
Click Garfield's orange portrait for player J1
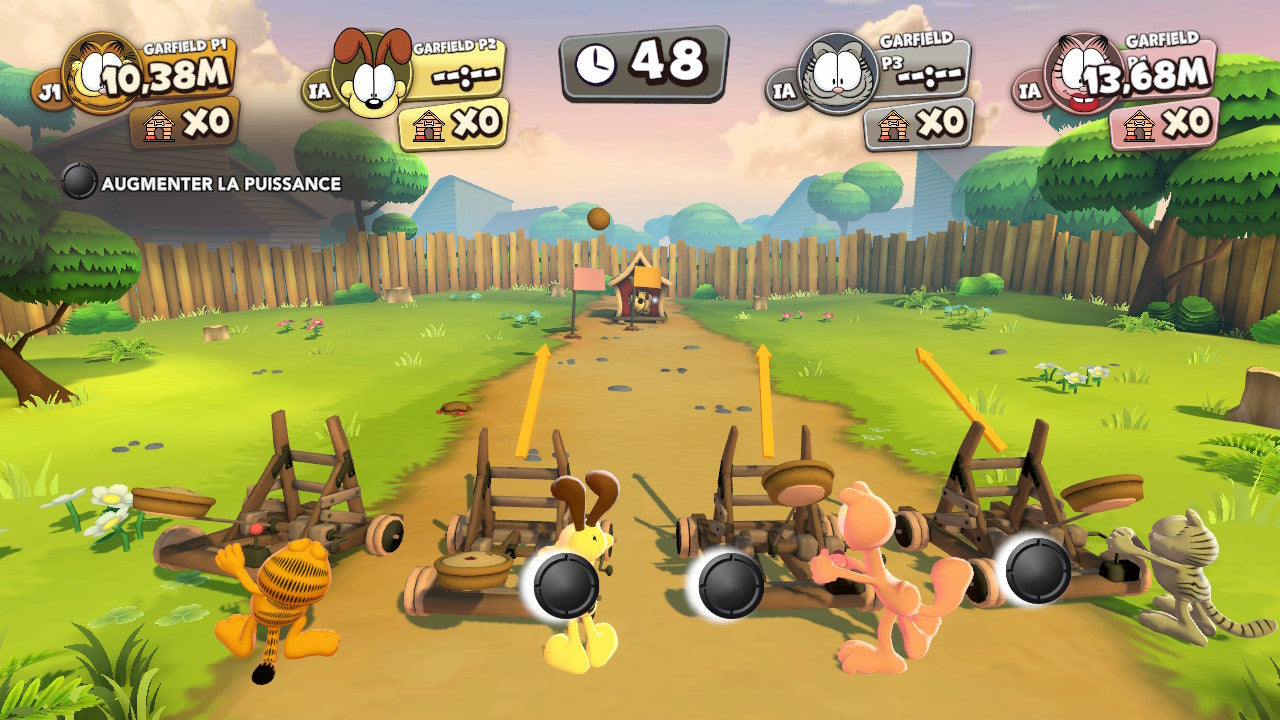pos(99,73)
